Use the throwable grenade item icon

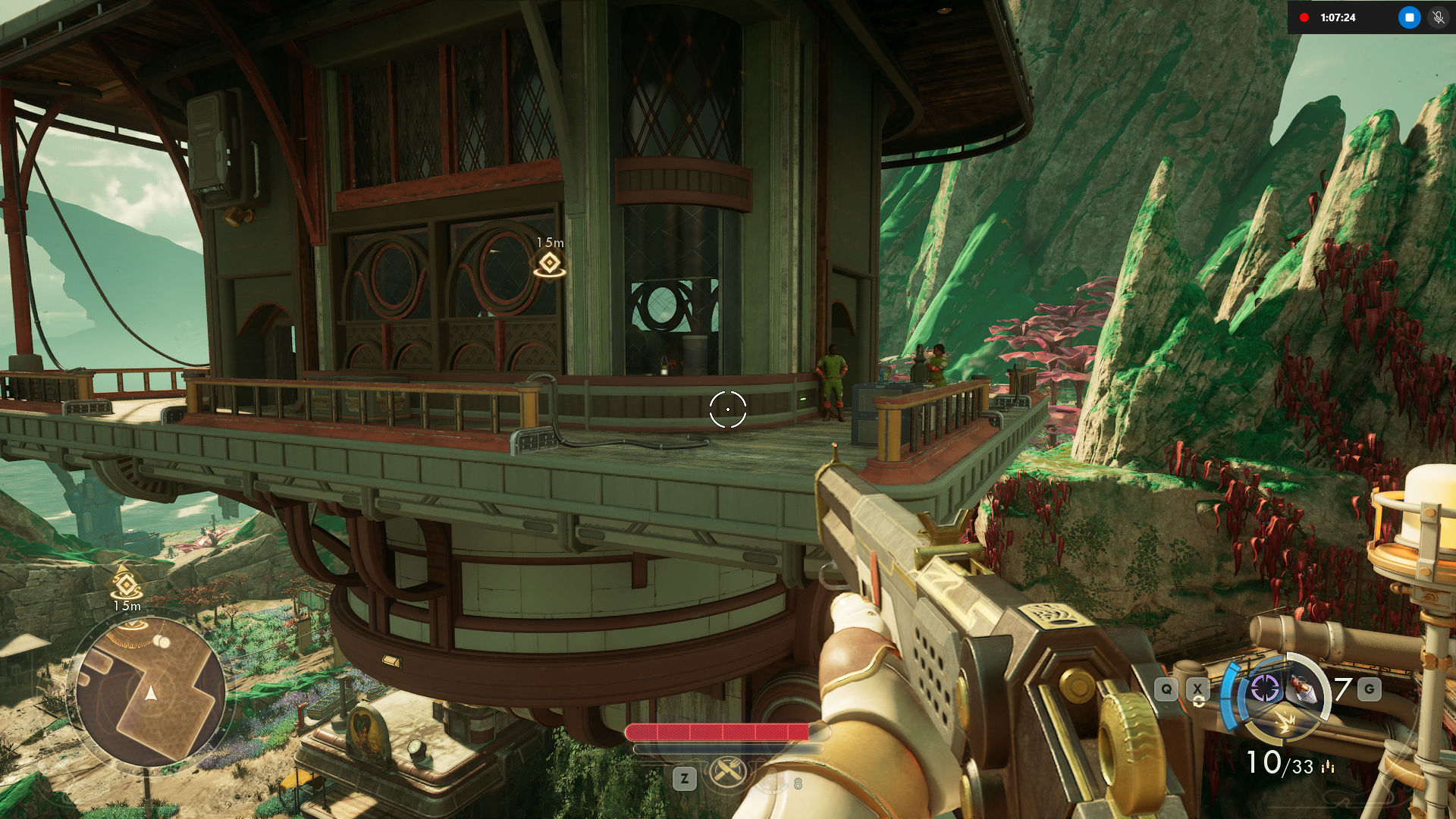point(1304,689)
